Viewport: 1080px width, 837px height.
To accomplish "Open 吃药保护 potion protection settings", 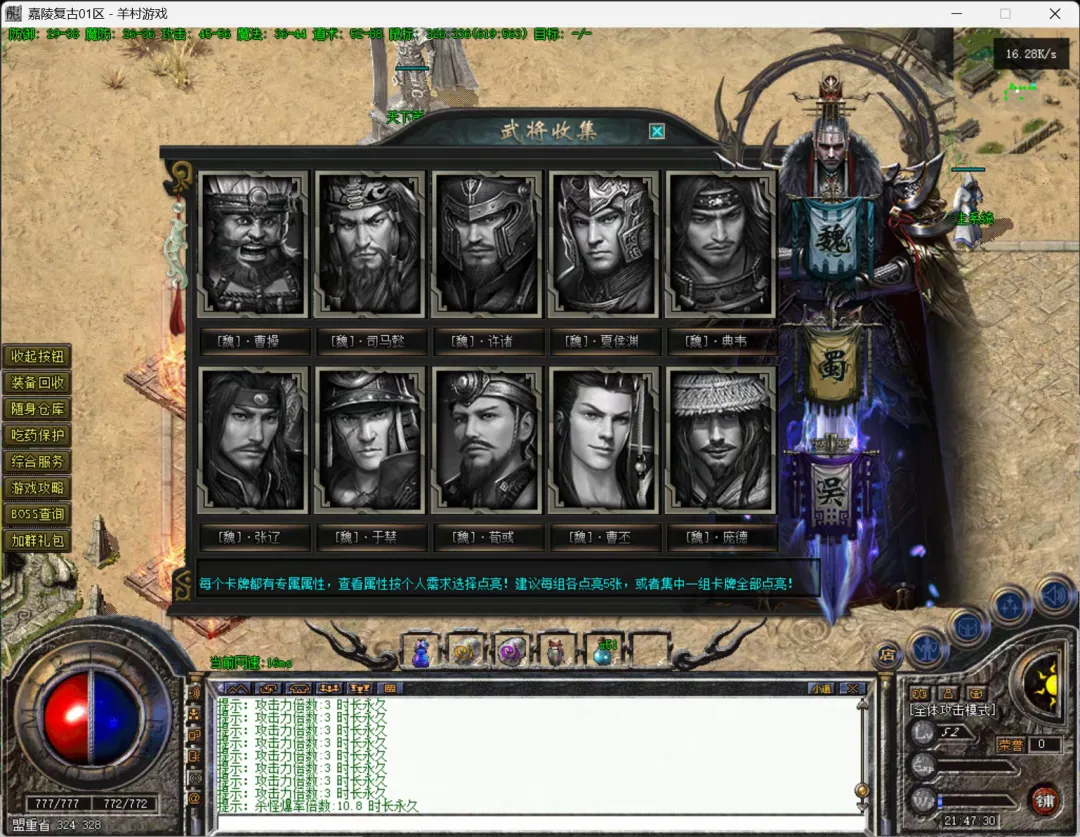I will point(37,436).
